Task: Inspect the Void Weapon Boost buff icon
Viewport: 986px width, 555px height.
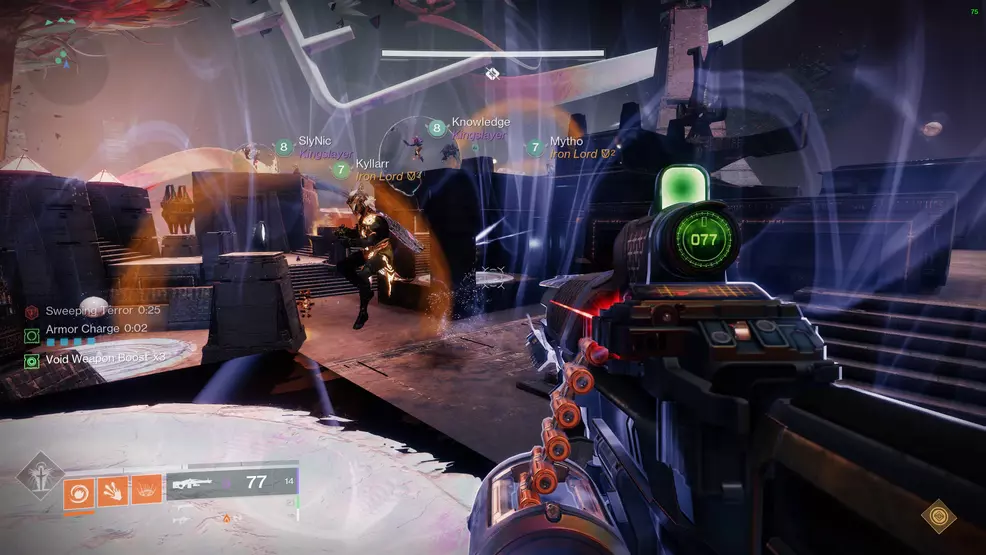Action: (x=32, y=359)
